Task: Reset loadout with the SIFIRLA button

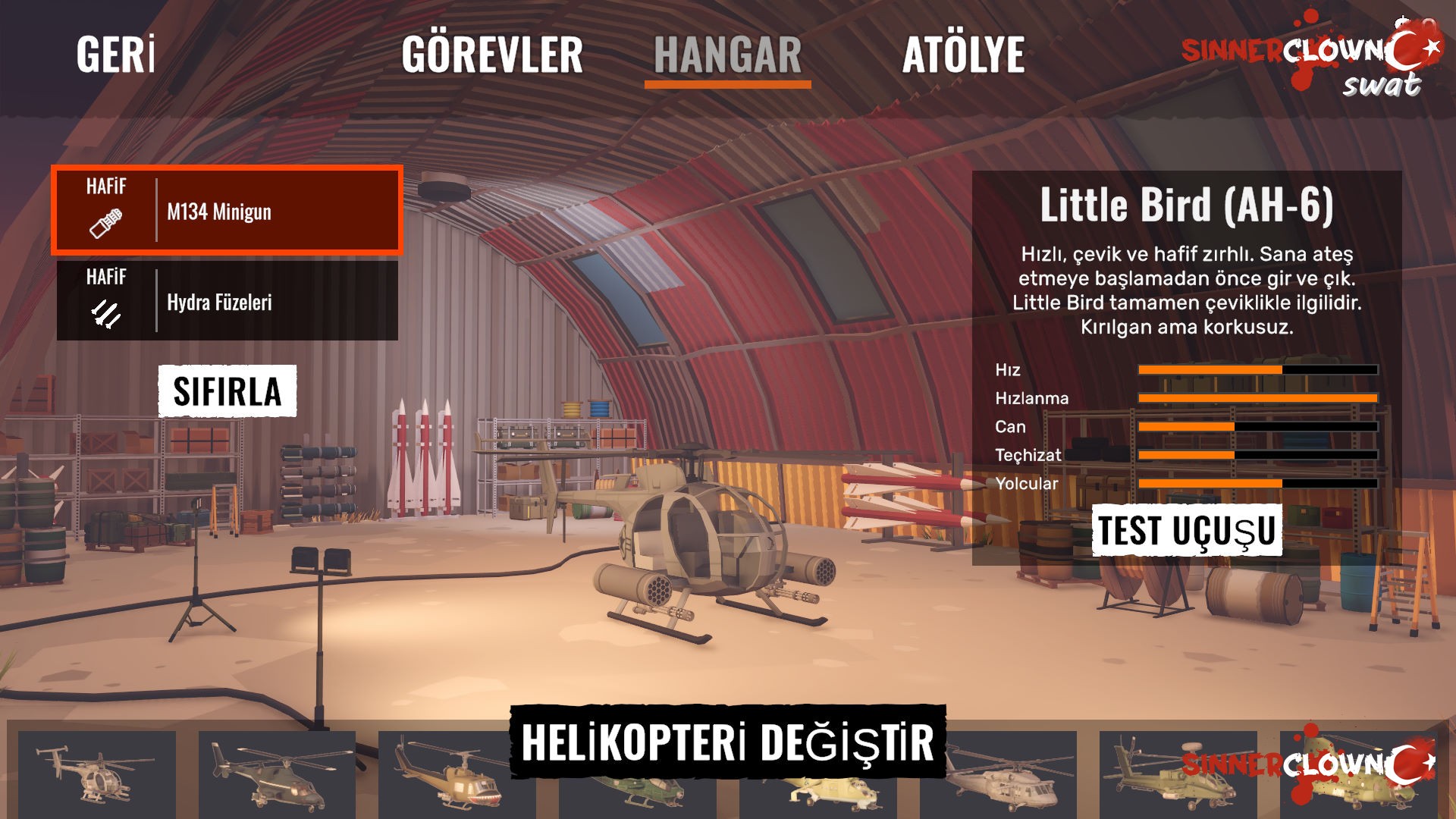Action: (227, 391)
